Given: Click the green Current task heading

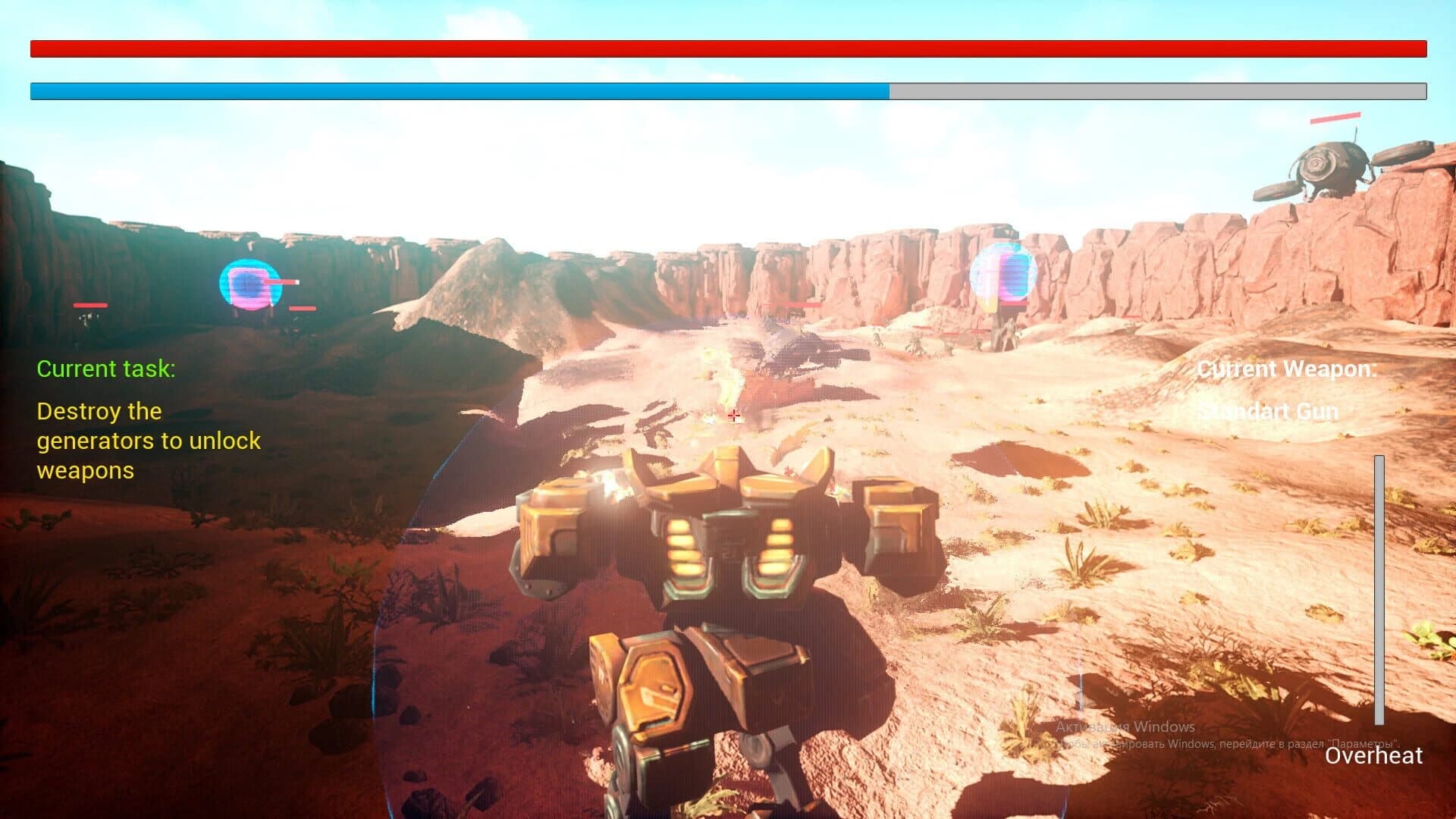Looking at the screenshot, I should click(x=106, y=369).
